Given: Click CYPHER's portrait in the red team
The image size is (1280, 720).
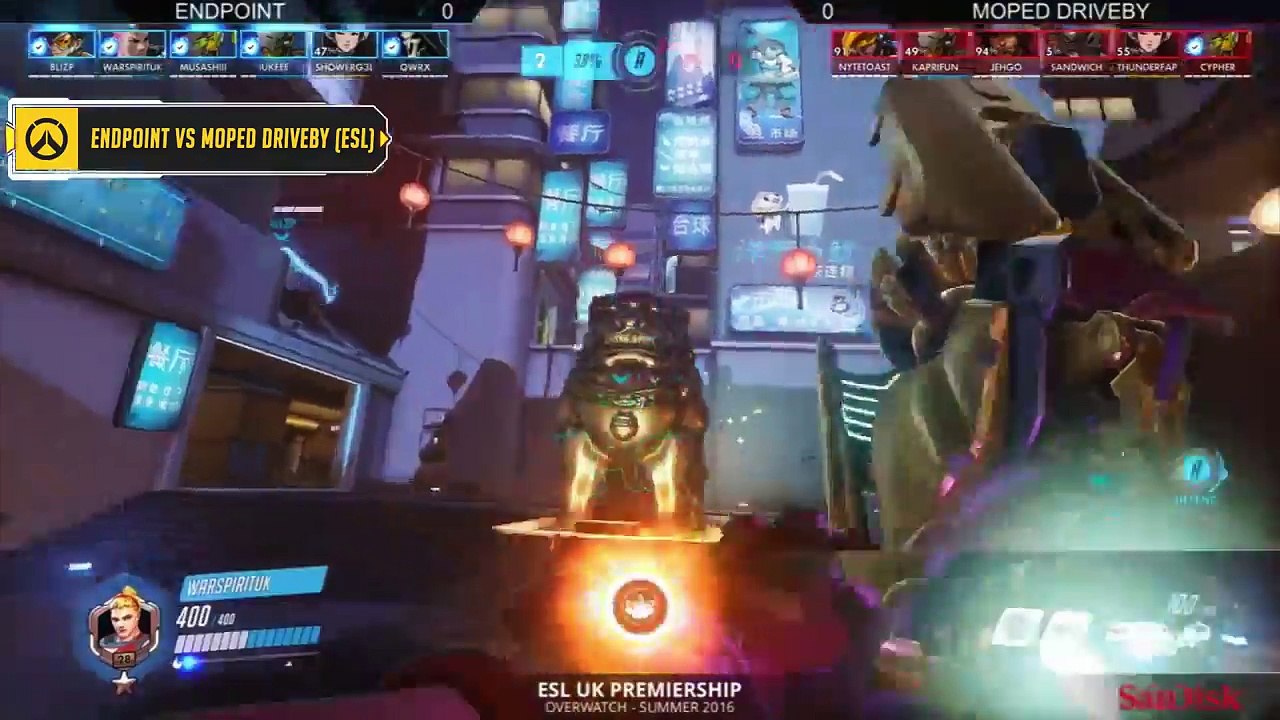Looking at the screenshot, I should 1217,46.
